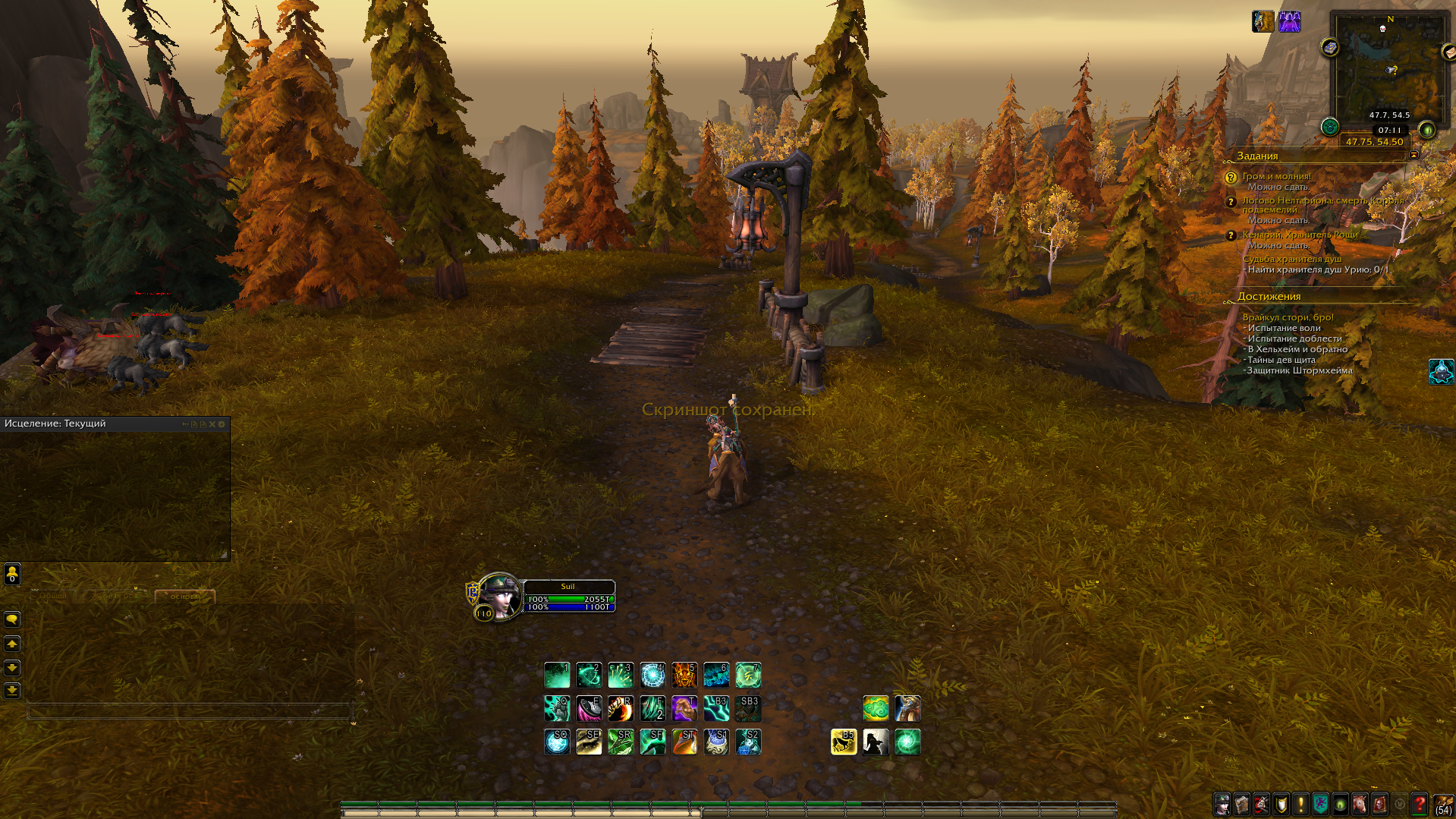The image size is (1456, 819).
Task: Collapse the Задания quest tracker
Action: [1414, 155]
